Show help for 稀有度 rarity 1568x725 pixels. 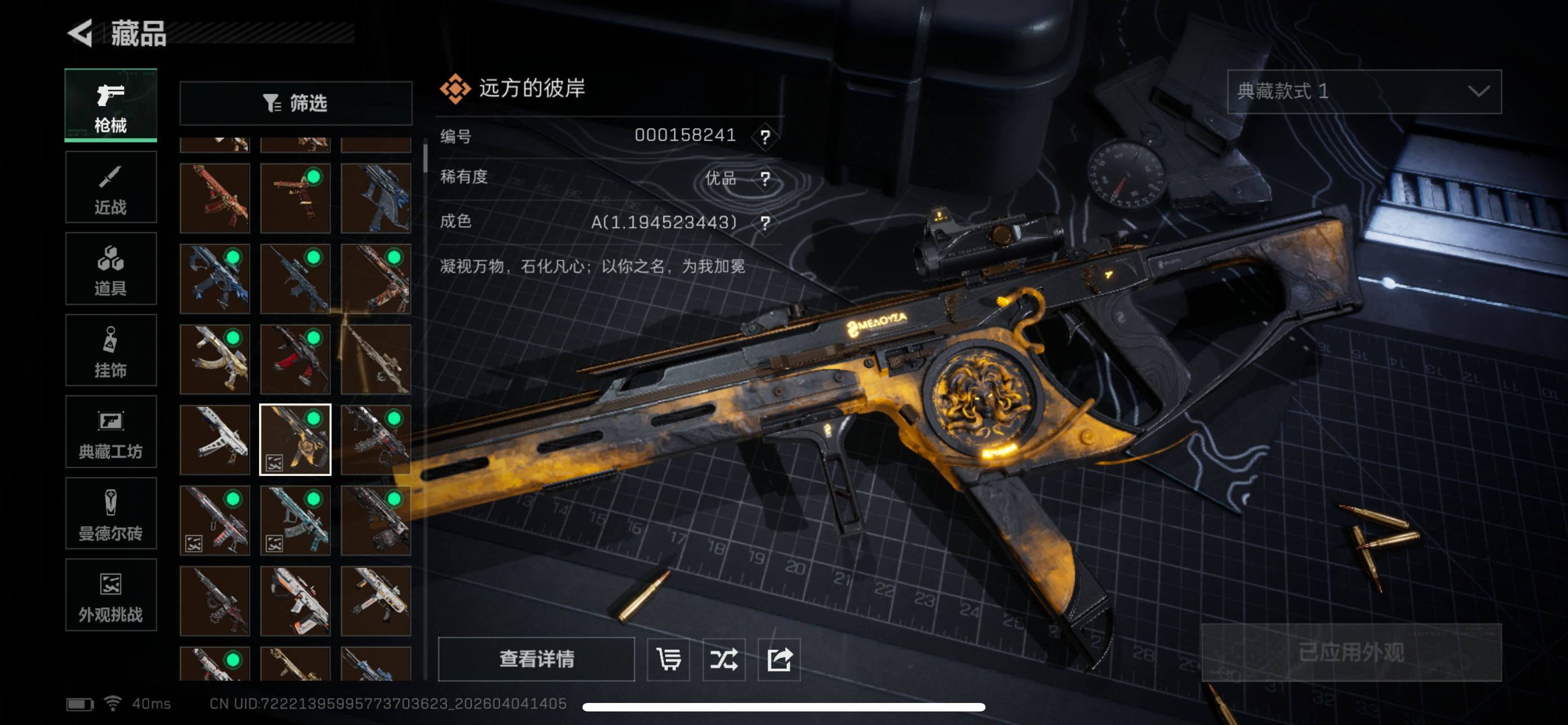(x=765, y=179)
